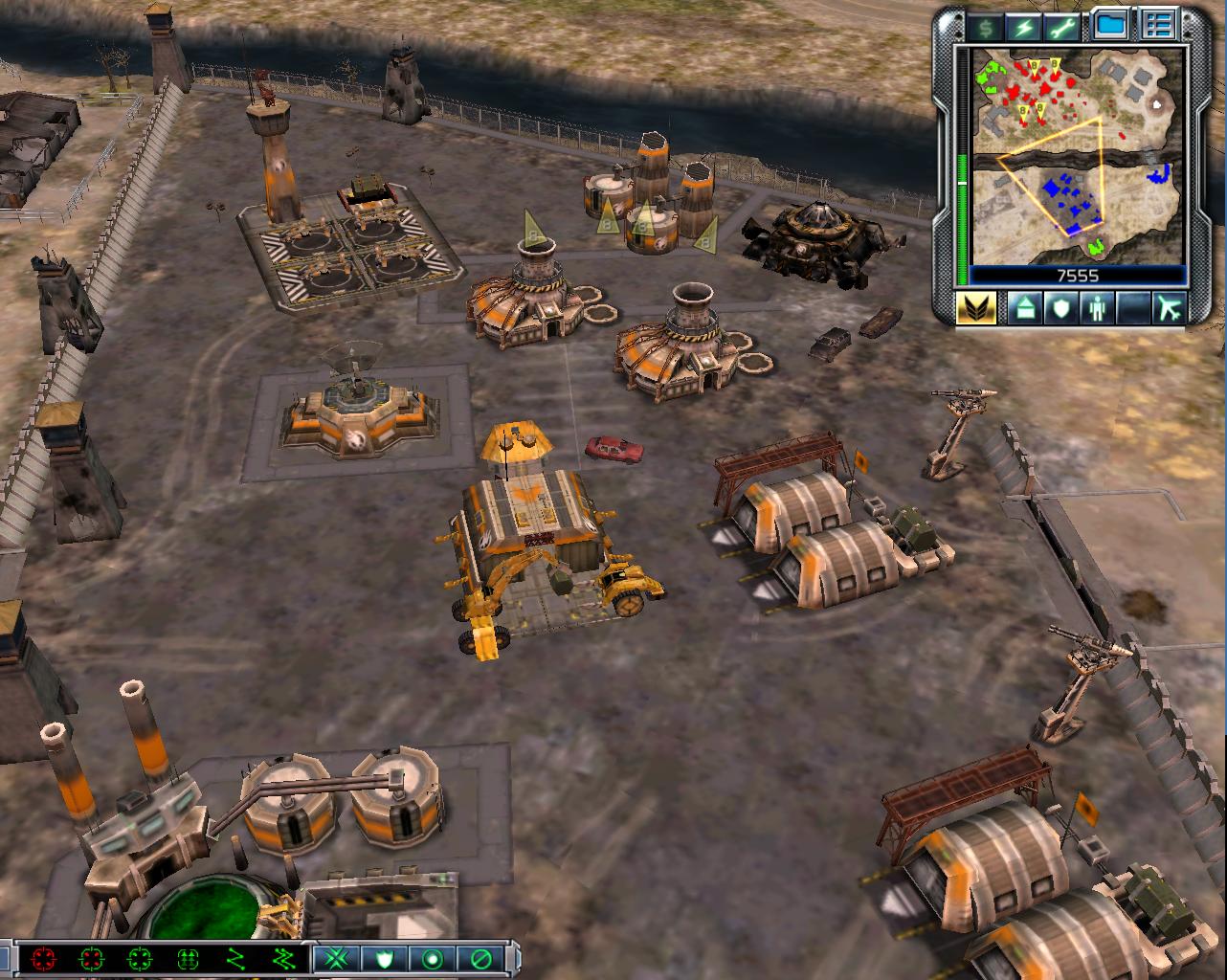Image resolution: width=1227 pixels, height=980 pixels.
Task: Switch to the structures build tab
Action: pos(1023,308)
